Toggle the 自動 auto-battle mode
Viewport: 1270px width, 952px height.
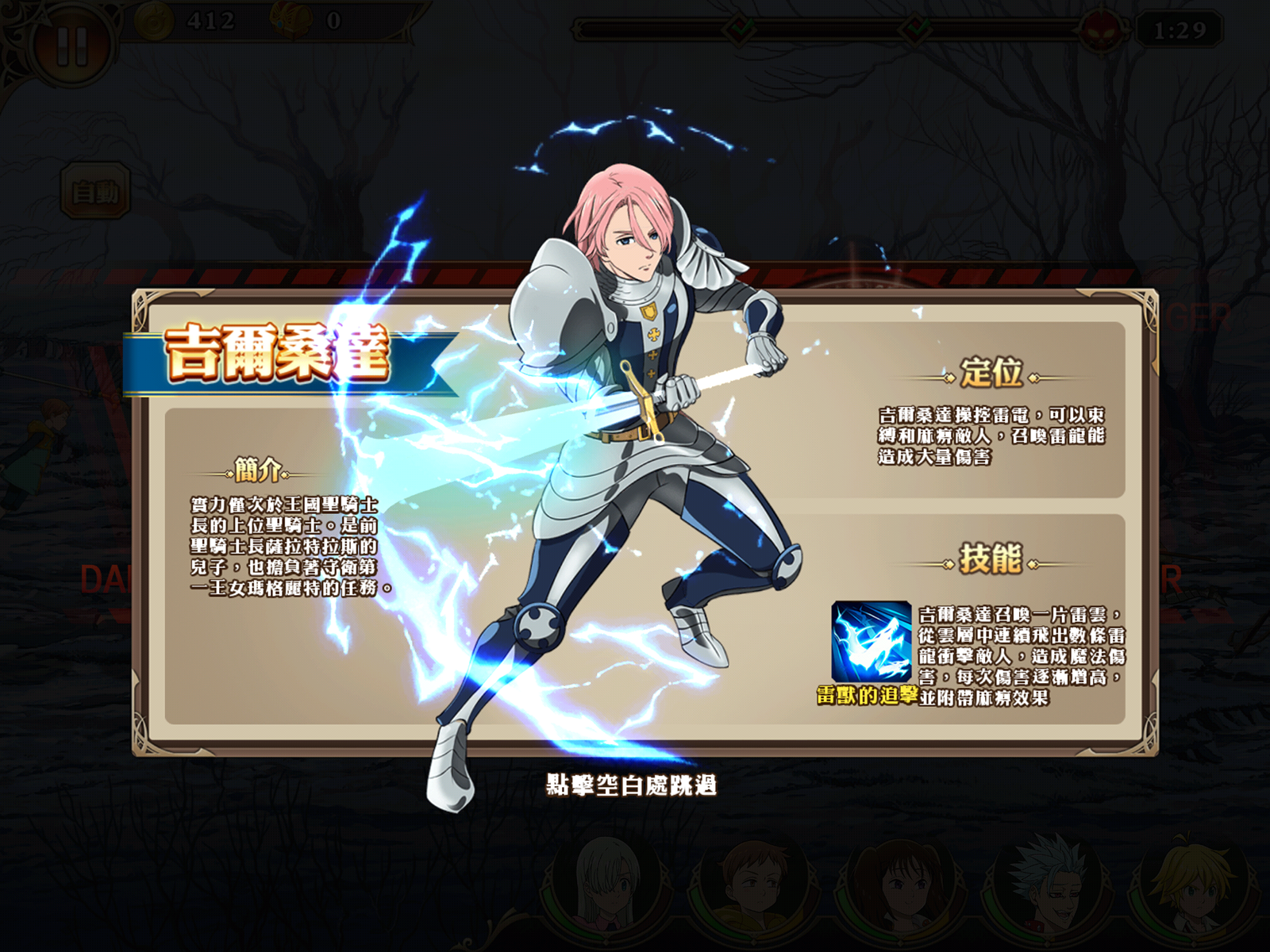(95, 188)
